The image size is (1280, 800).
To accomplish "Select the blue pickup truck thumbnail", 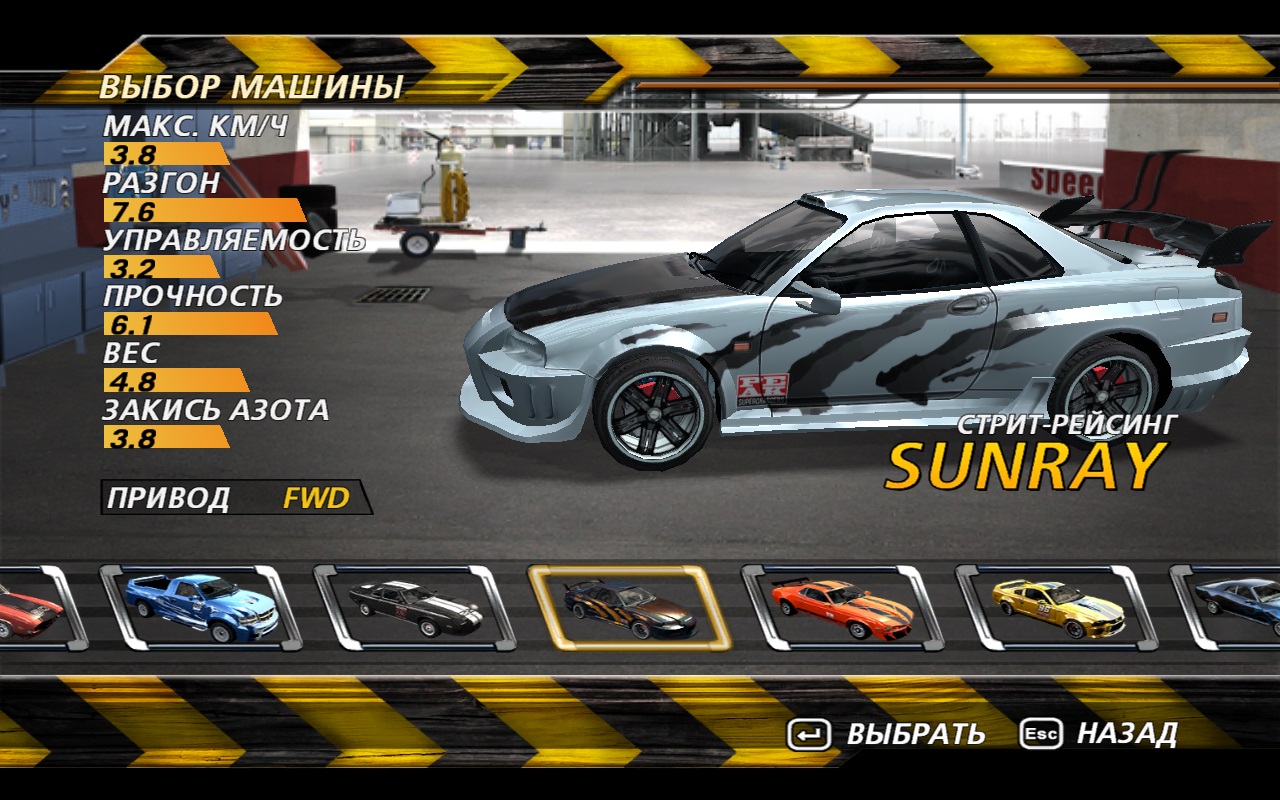I will click(201, 607).
